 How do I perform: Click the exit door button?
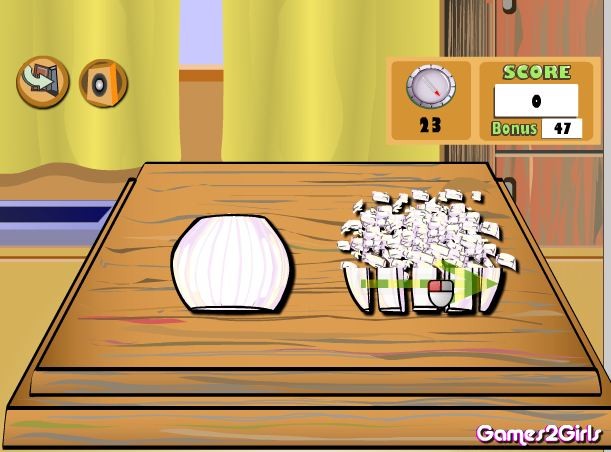[x=42, y=80]
